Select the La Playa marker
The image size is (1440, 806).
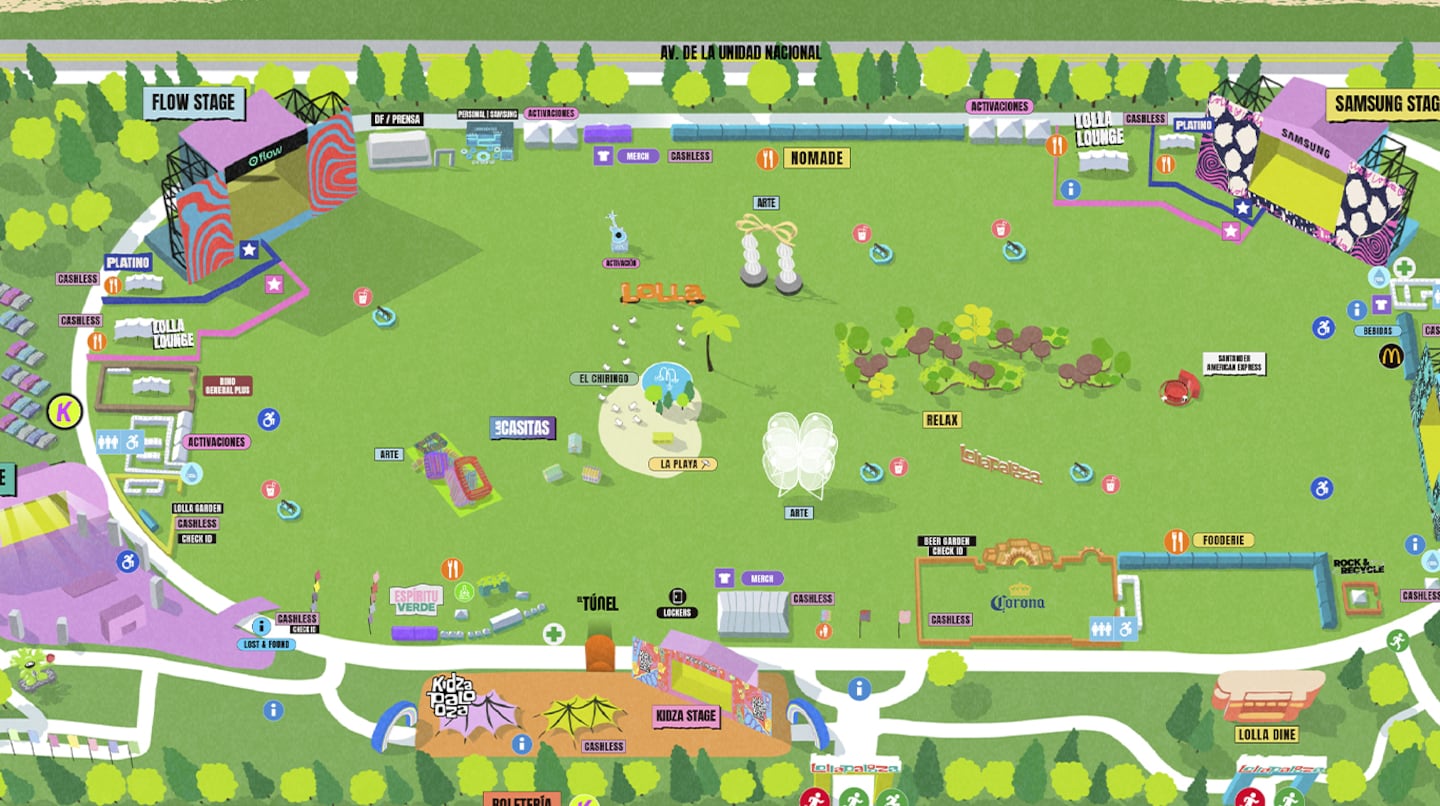click(x=682, y=464)
